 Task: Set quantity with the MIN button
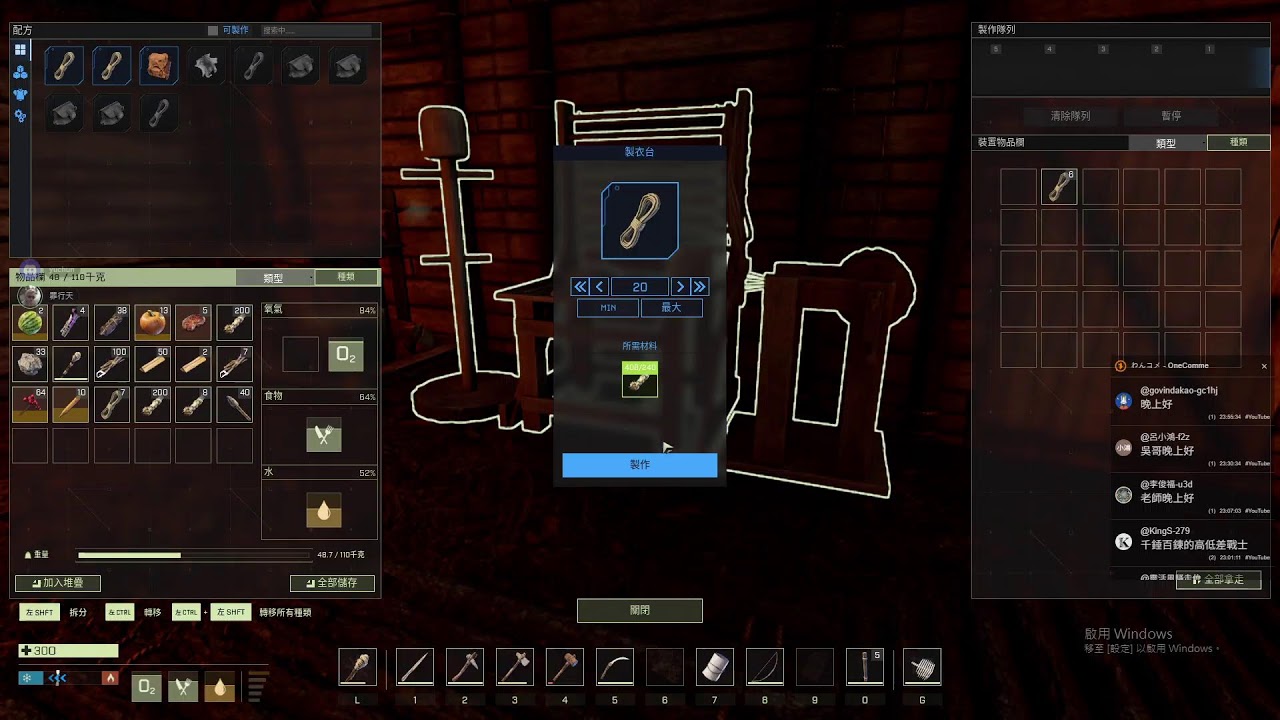[608, 308]
